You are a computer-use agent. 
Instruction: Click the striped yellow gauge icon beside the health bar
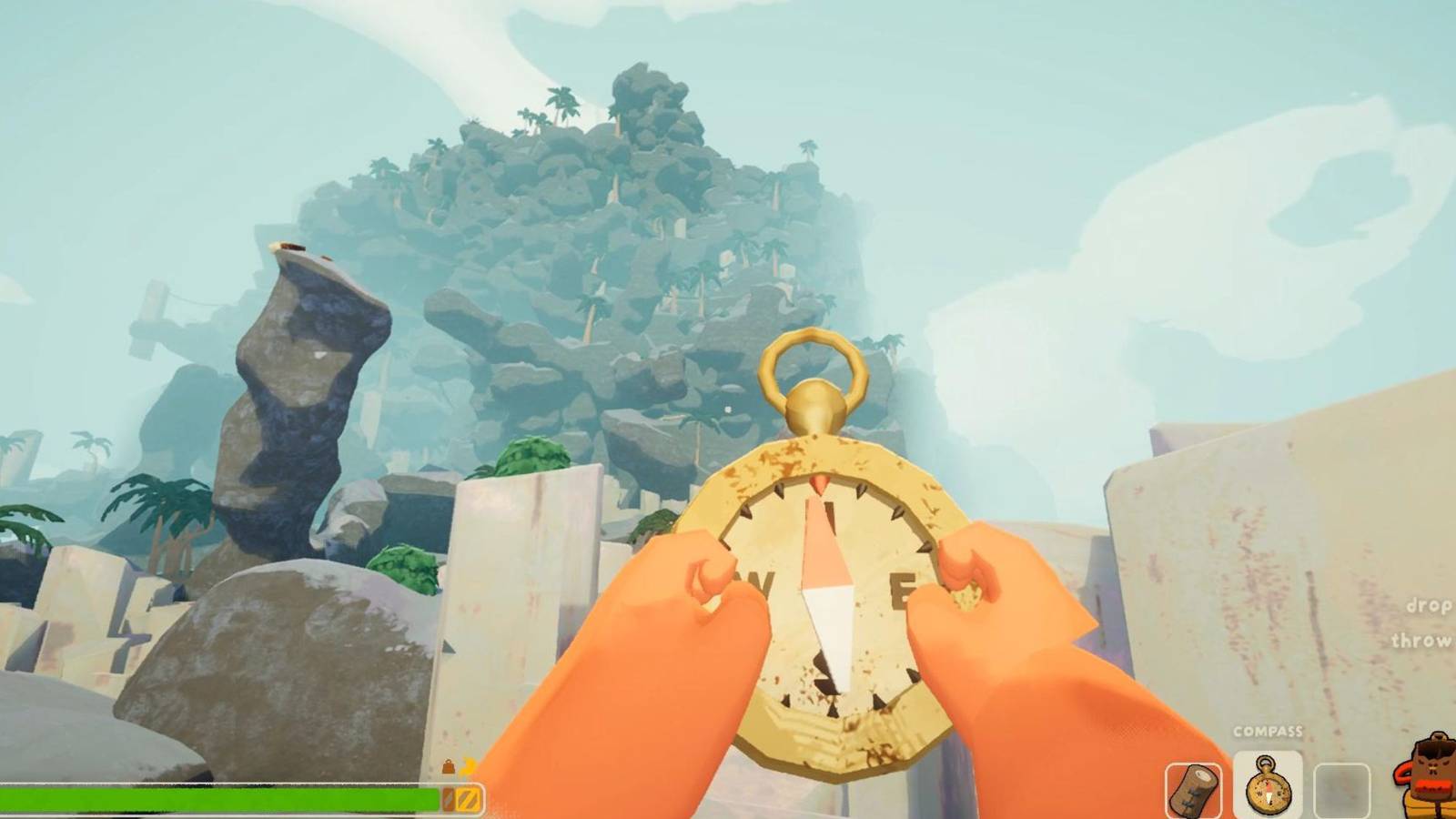click(x=471, y=798)
